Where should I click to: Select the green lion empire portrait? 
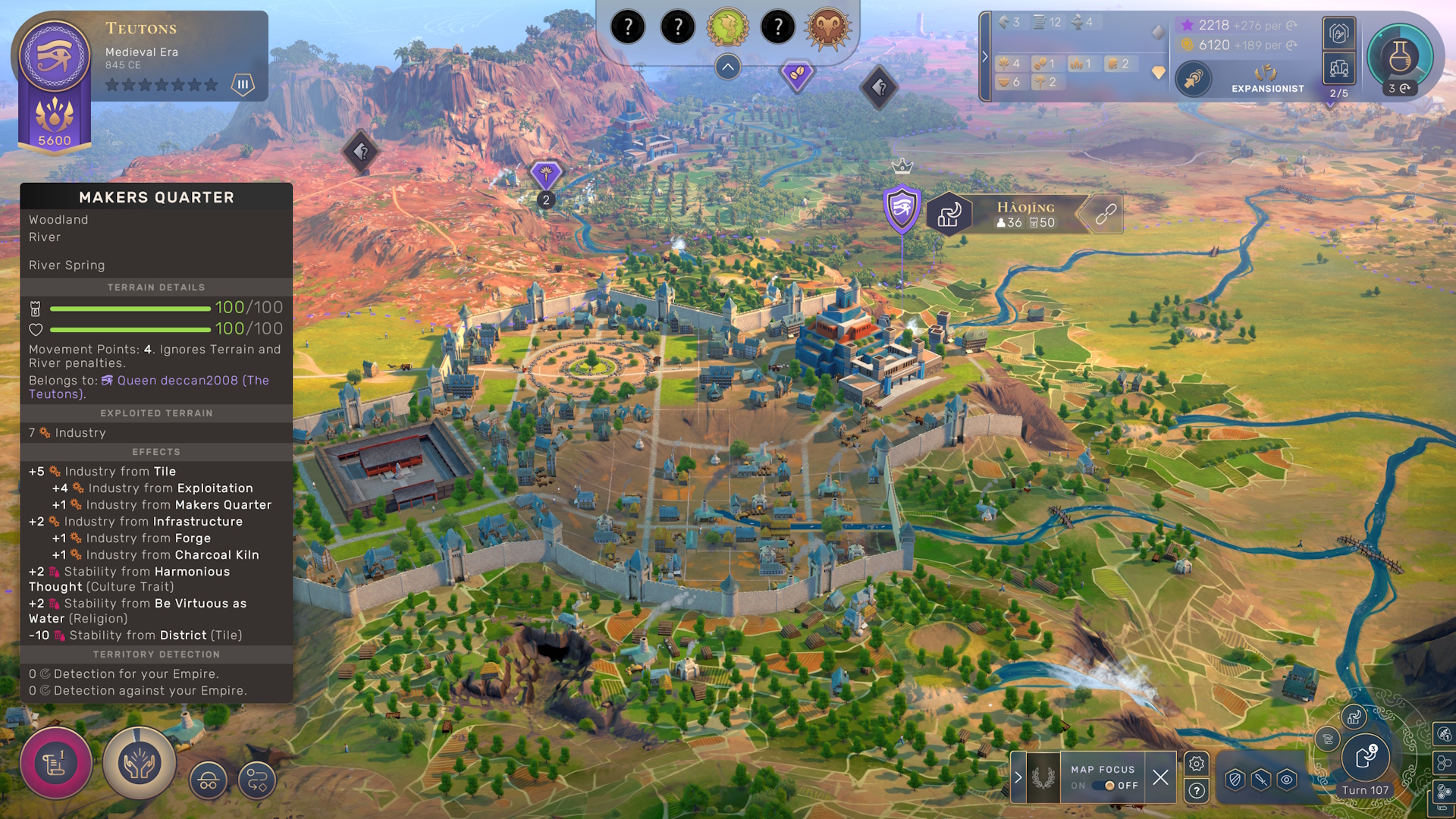pos(727,28)
